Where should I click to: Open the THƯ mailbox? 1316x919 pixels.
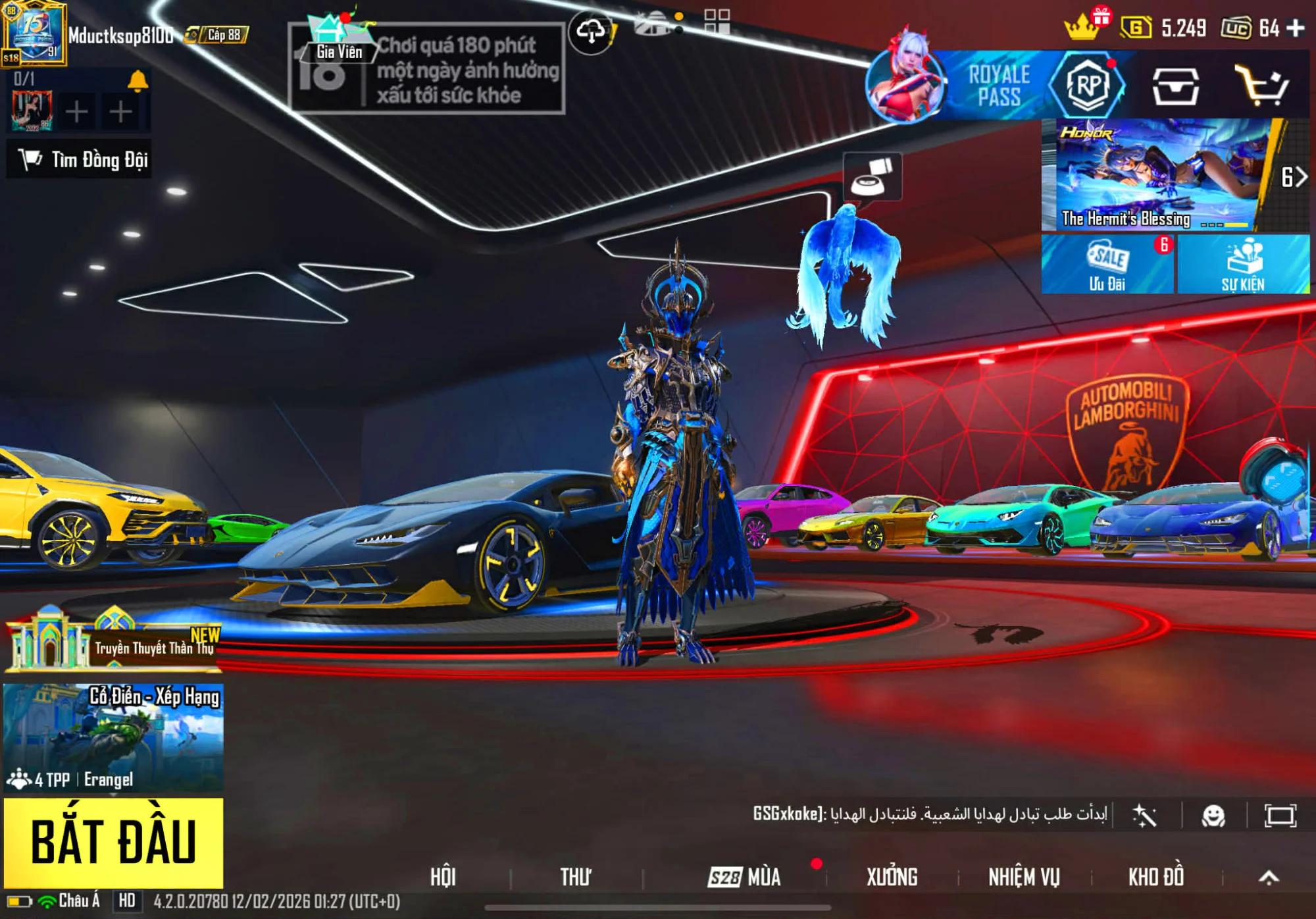pyautogui.click(x=575, y=877)
